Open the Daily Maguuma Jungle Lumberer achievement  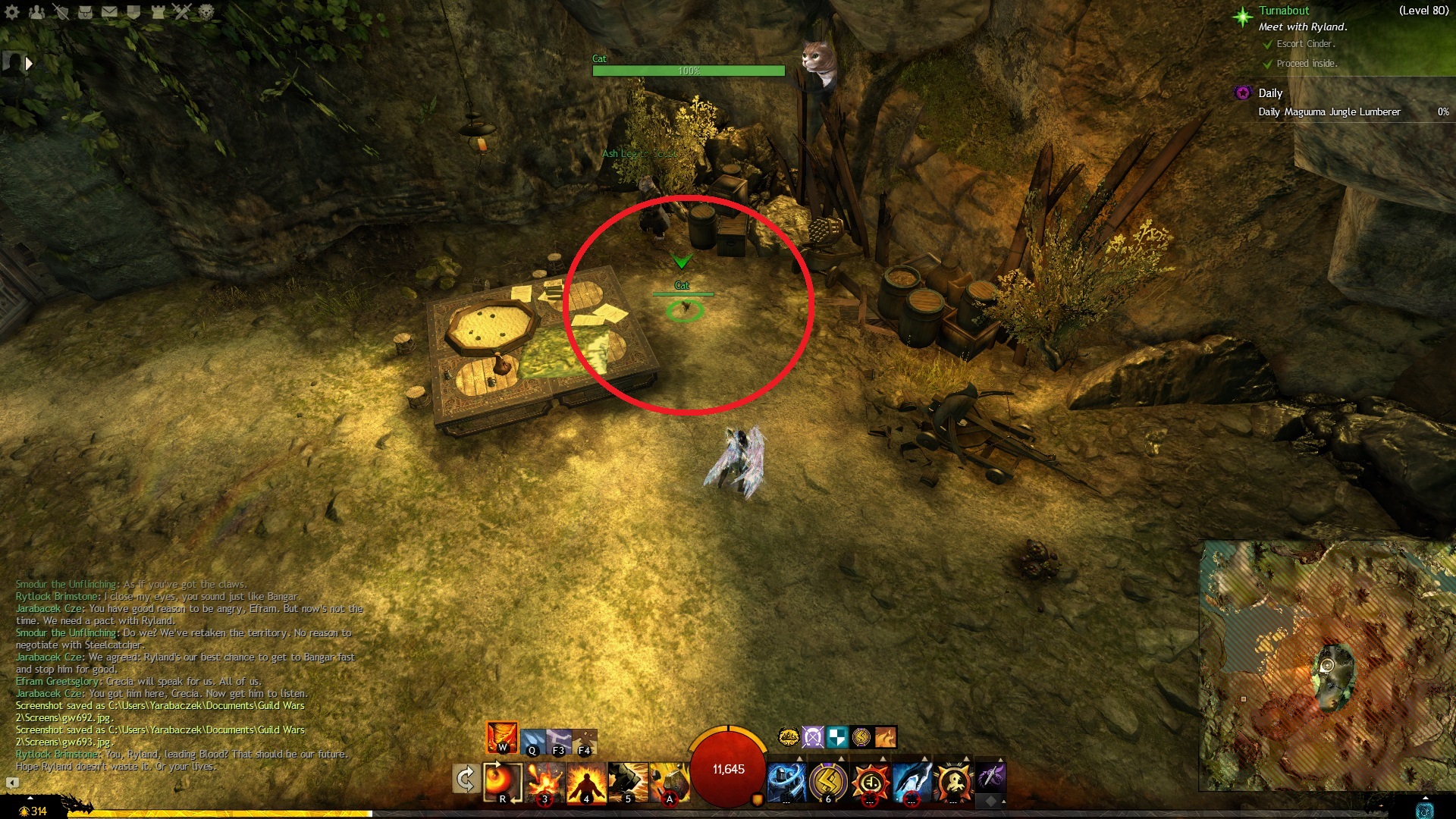pyautogui.click(x=1329, y=112)
